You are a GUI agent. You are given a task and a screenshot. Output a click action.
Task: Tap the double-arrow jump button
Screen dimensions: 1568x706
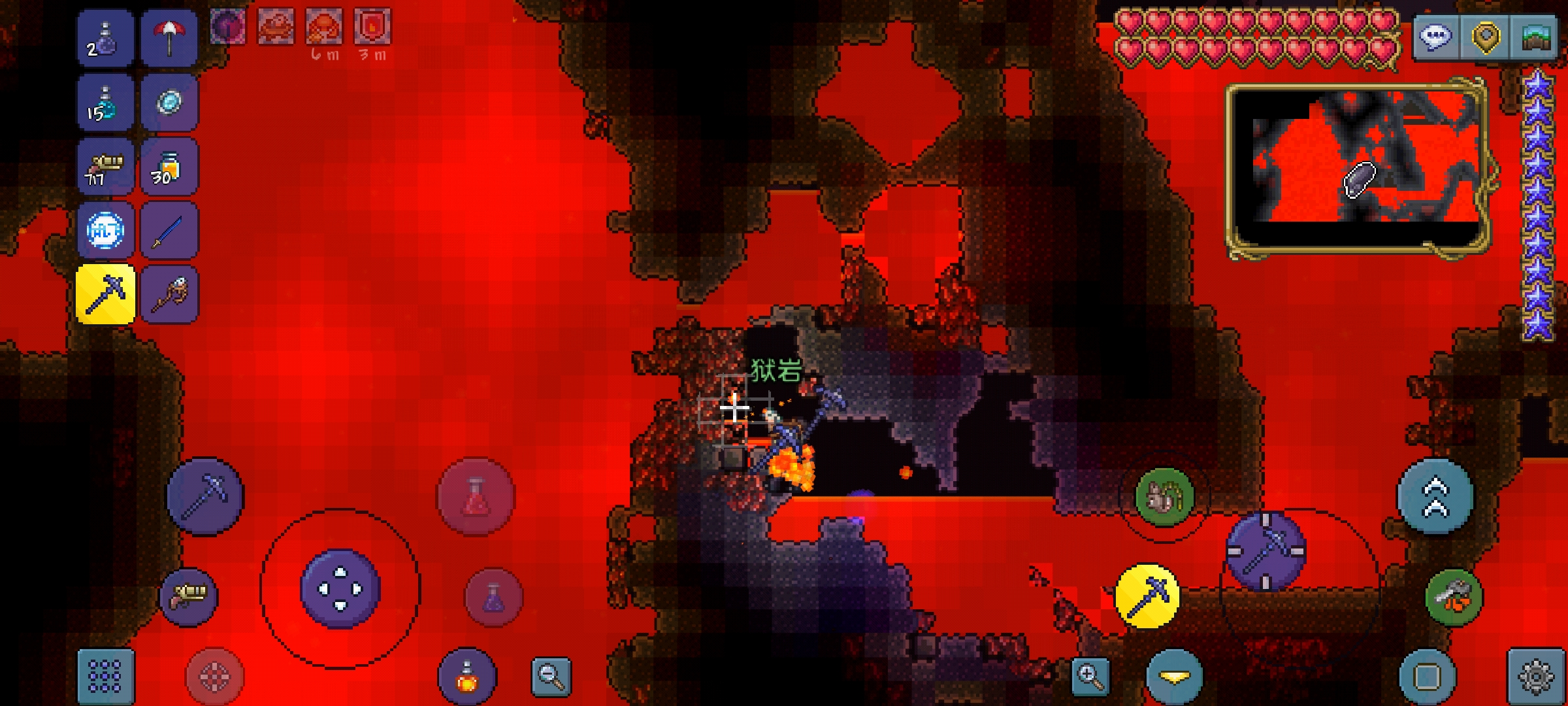click(x=1435, y=497)
